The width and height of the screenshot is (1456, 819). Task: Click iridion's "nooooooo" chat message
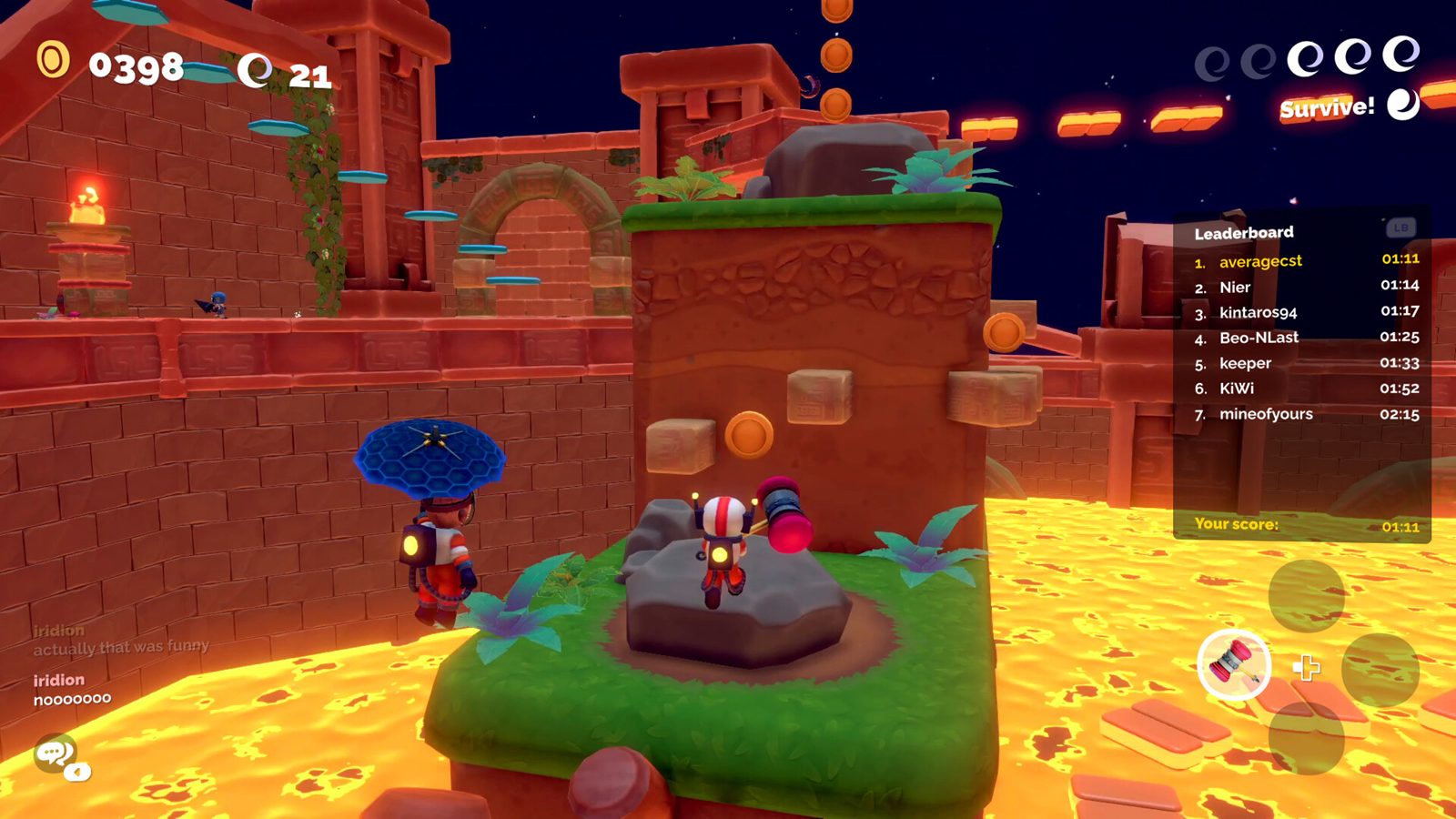click(73, 699)
